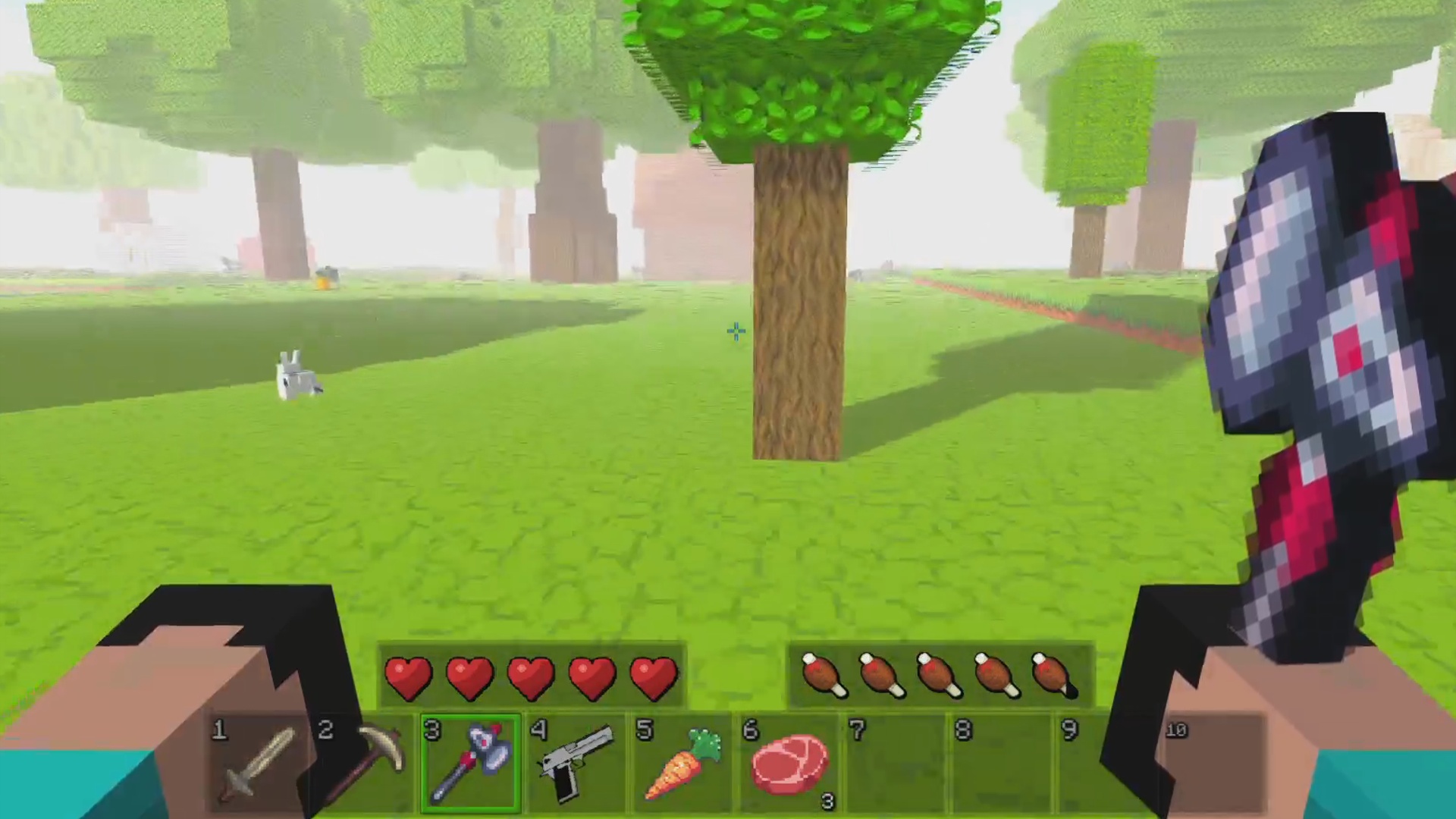The image size is (1456, 819).
Task: Select the raw meat stack in slot 6
Action: click(789, 762)
